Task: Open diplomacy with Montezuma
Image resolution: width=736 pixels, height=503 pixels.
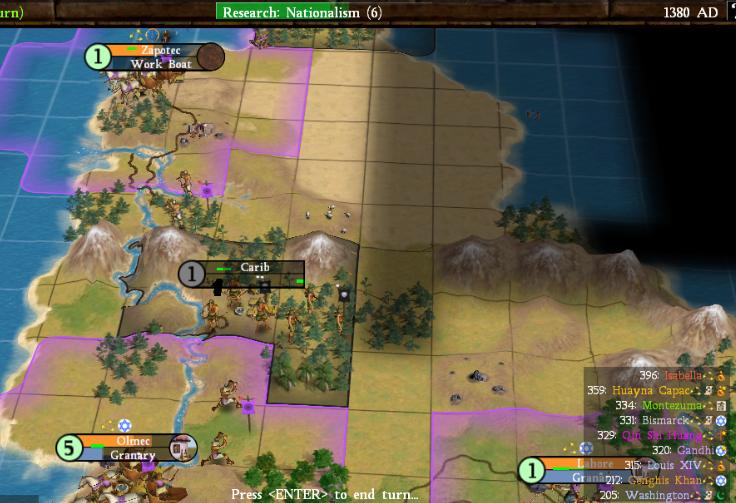Action: (667, 405)
